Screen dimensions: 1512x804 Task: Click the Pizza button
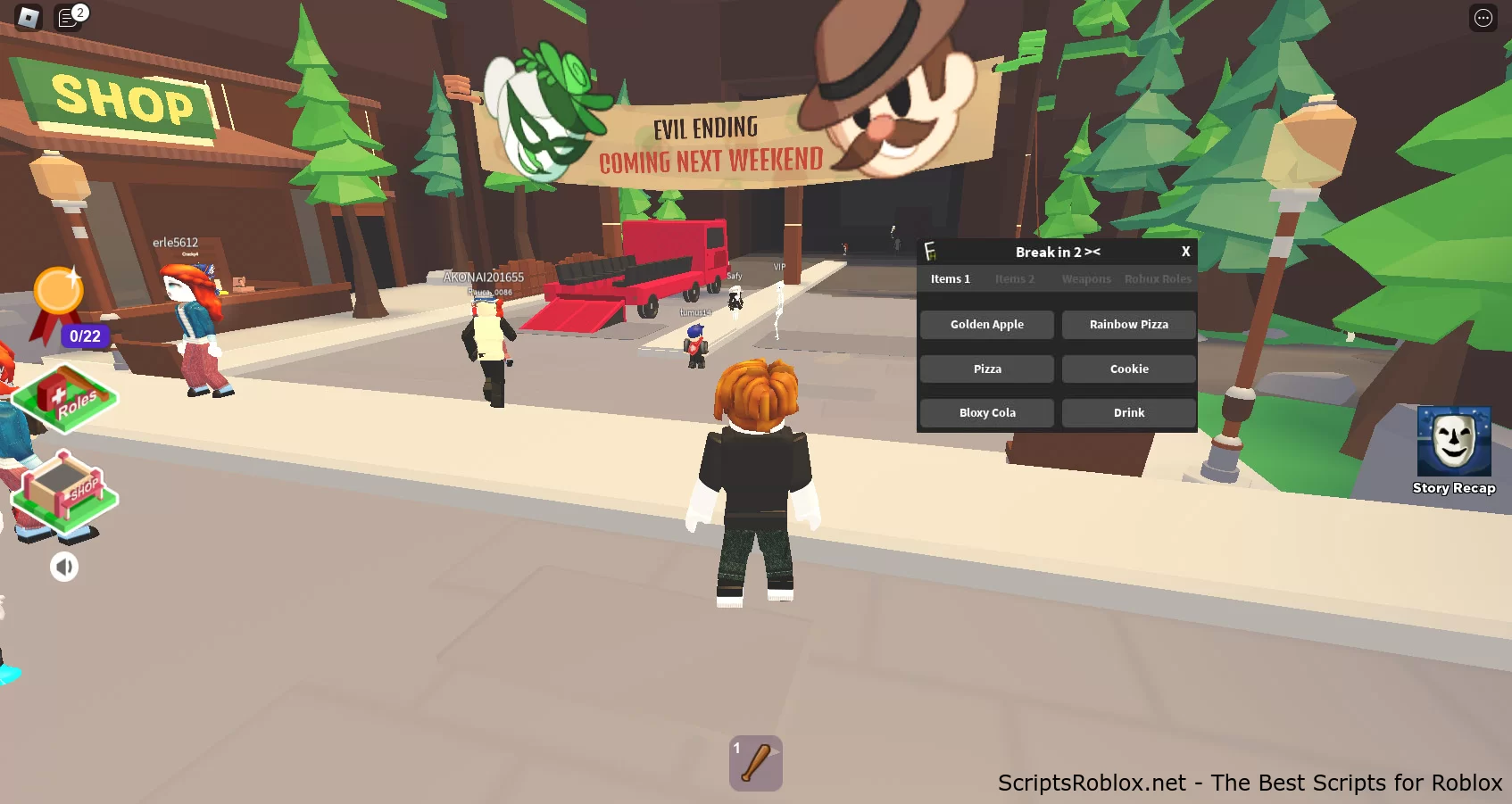click(x=986, y=369)
